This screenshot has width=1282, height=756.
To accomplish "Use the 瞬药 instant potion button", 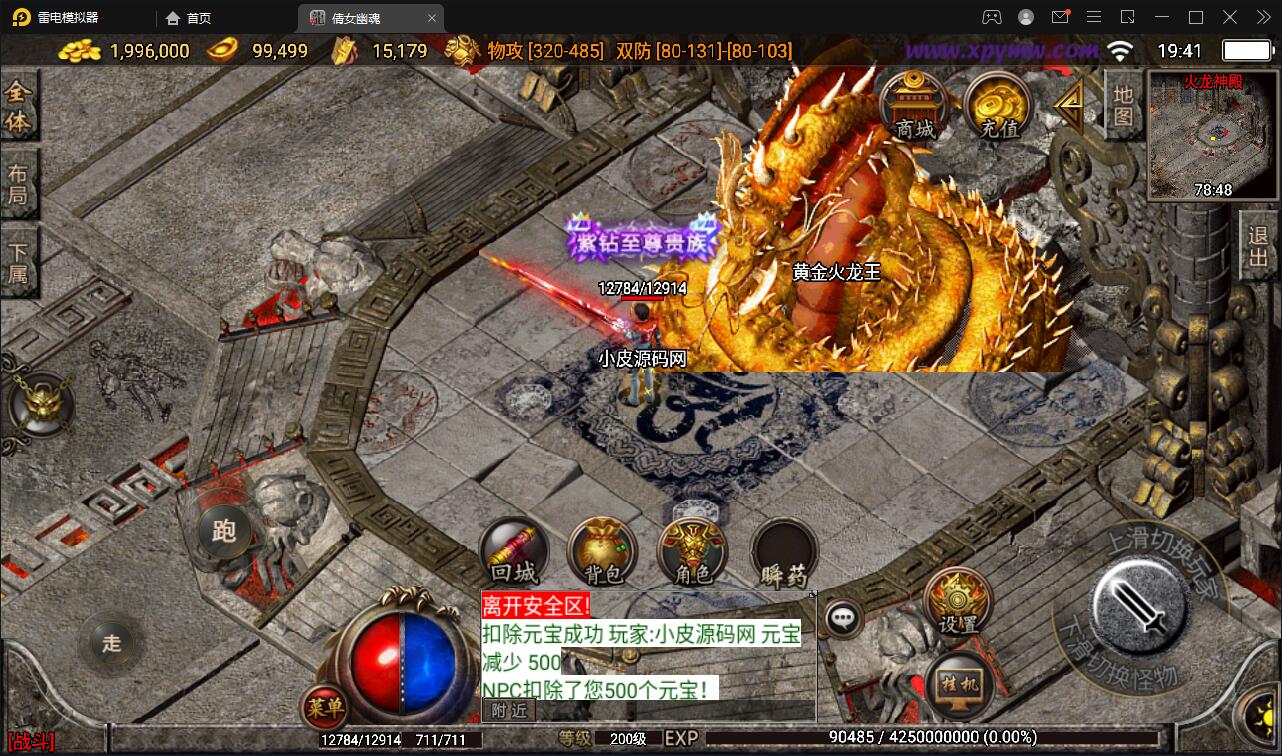I will (x=783, y=553).
